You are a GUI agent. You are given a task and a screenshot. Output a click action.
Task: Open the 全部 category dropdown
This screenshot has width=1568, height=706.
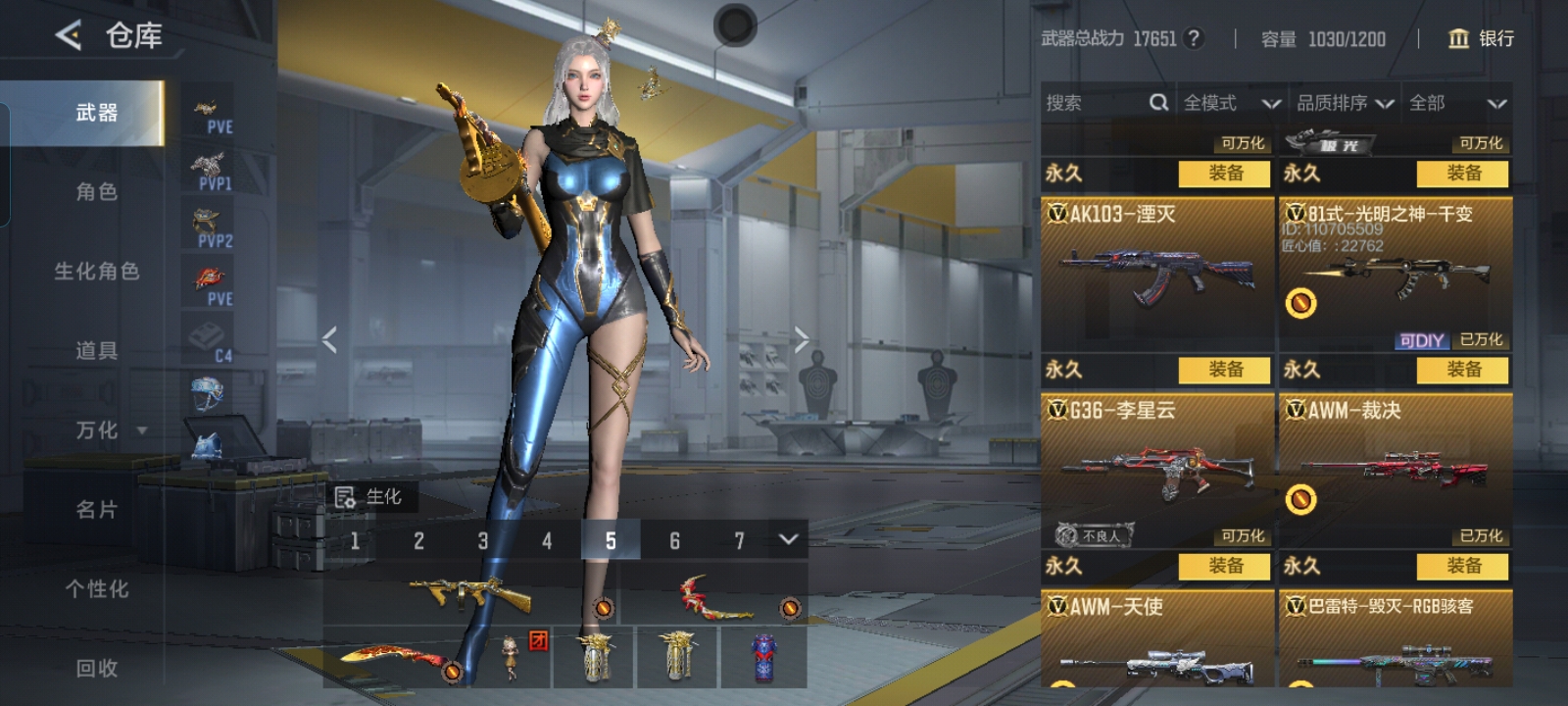tap(1457, 103)
